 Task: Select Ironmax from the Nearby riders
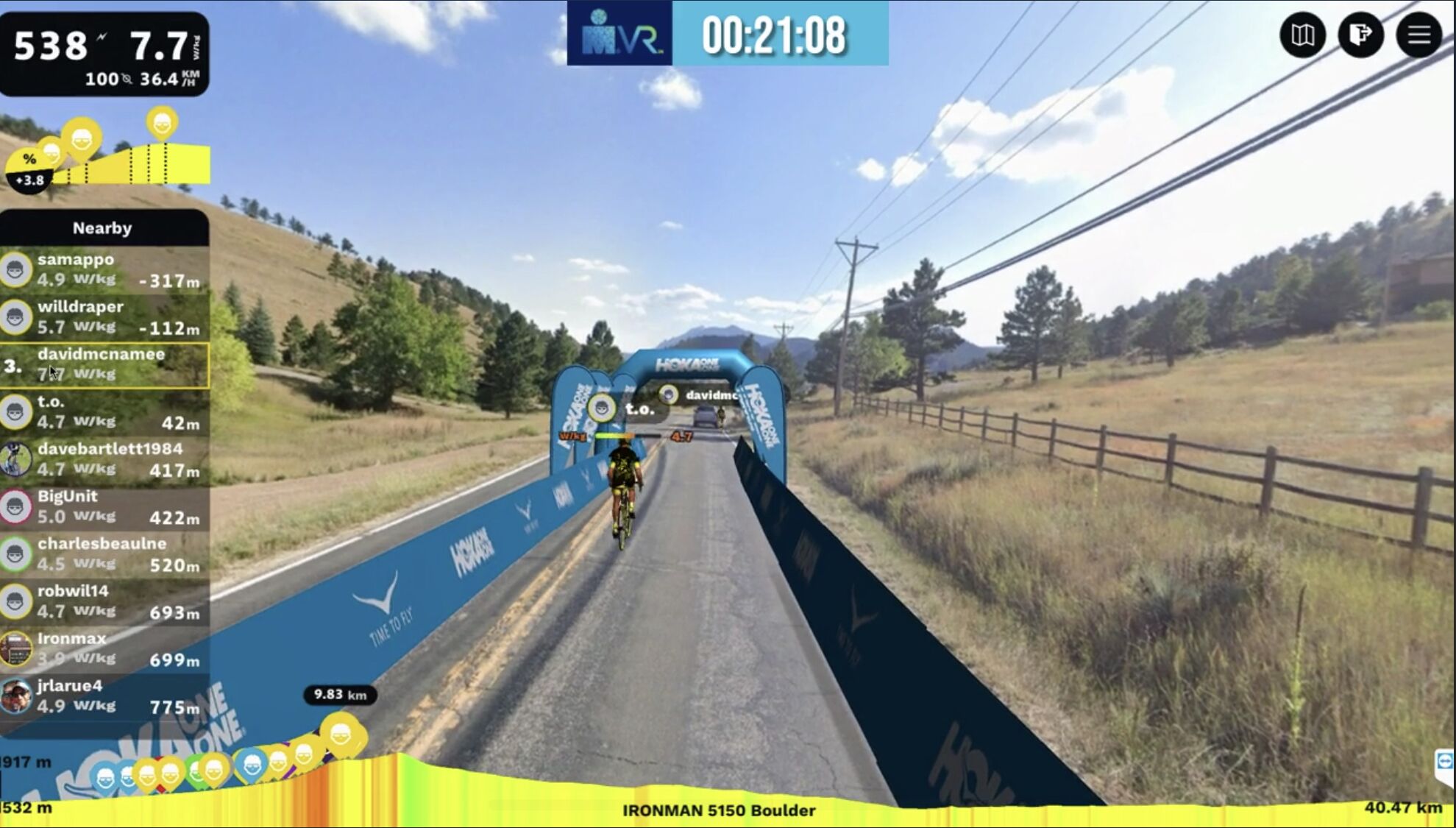[104, 649]
